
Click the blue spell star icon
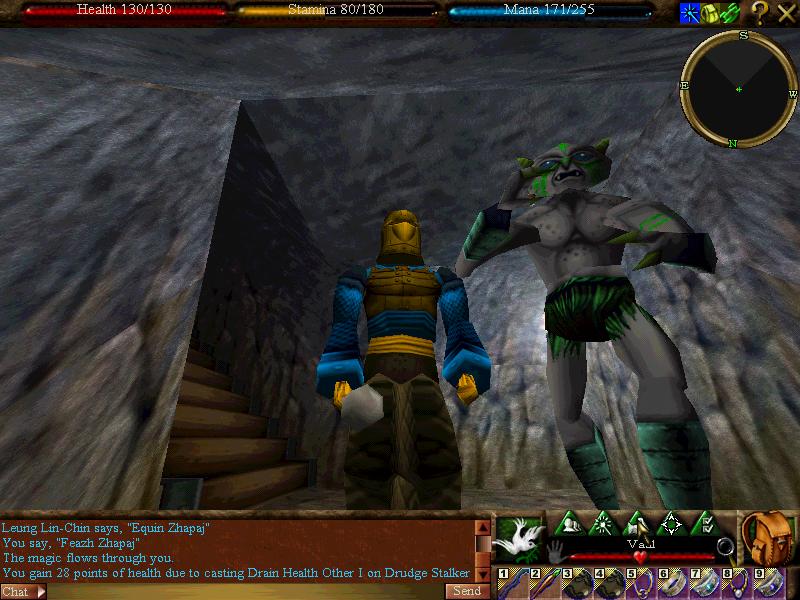pyautogui.click(x=690, y=13)
